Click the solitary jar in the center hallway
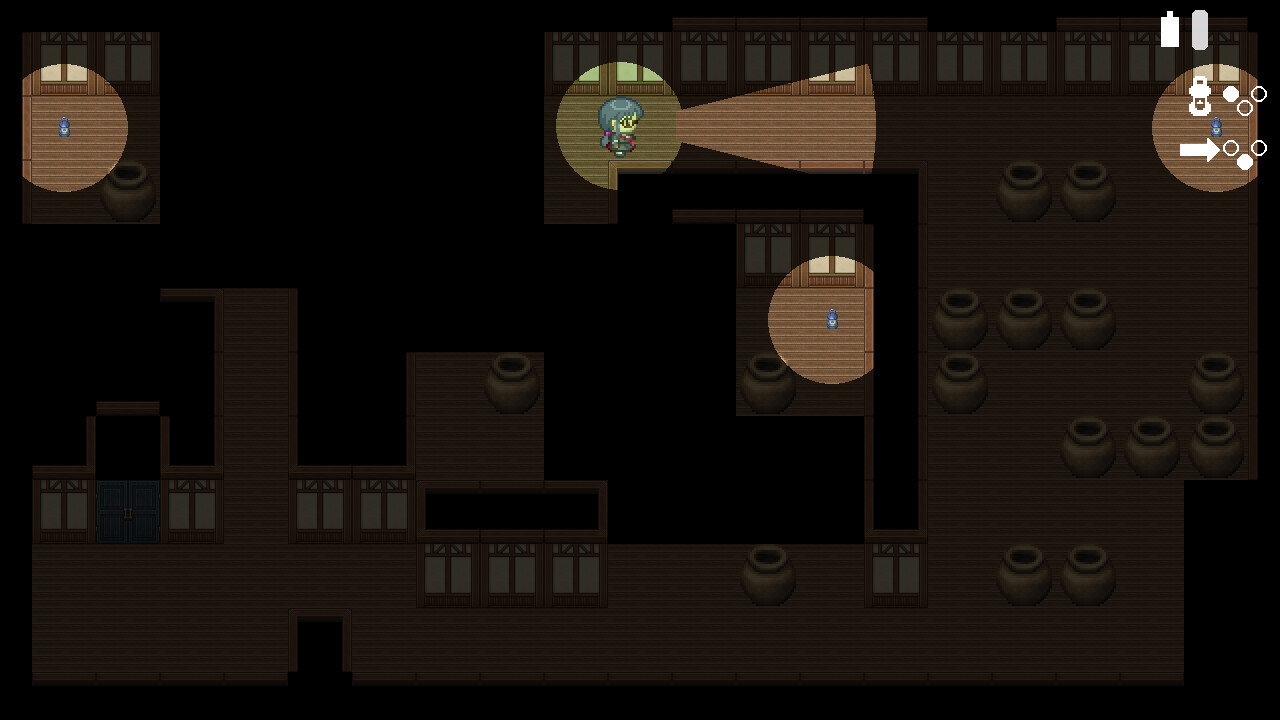Viewport: 1280px width, 720px height. coord(511,385)
